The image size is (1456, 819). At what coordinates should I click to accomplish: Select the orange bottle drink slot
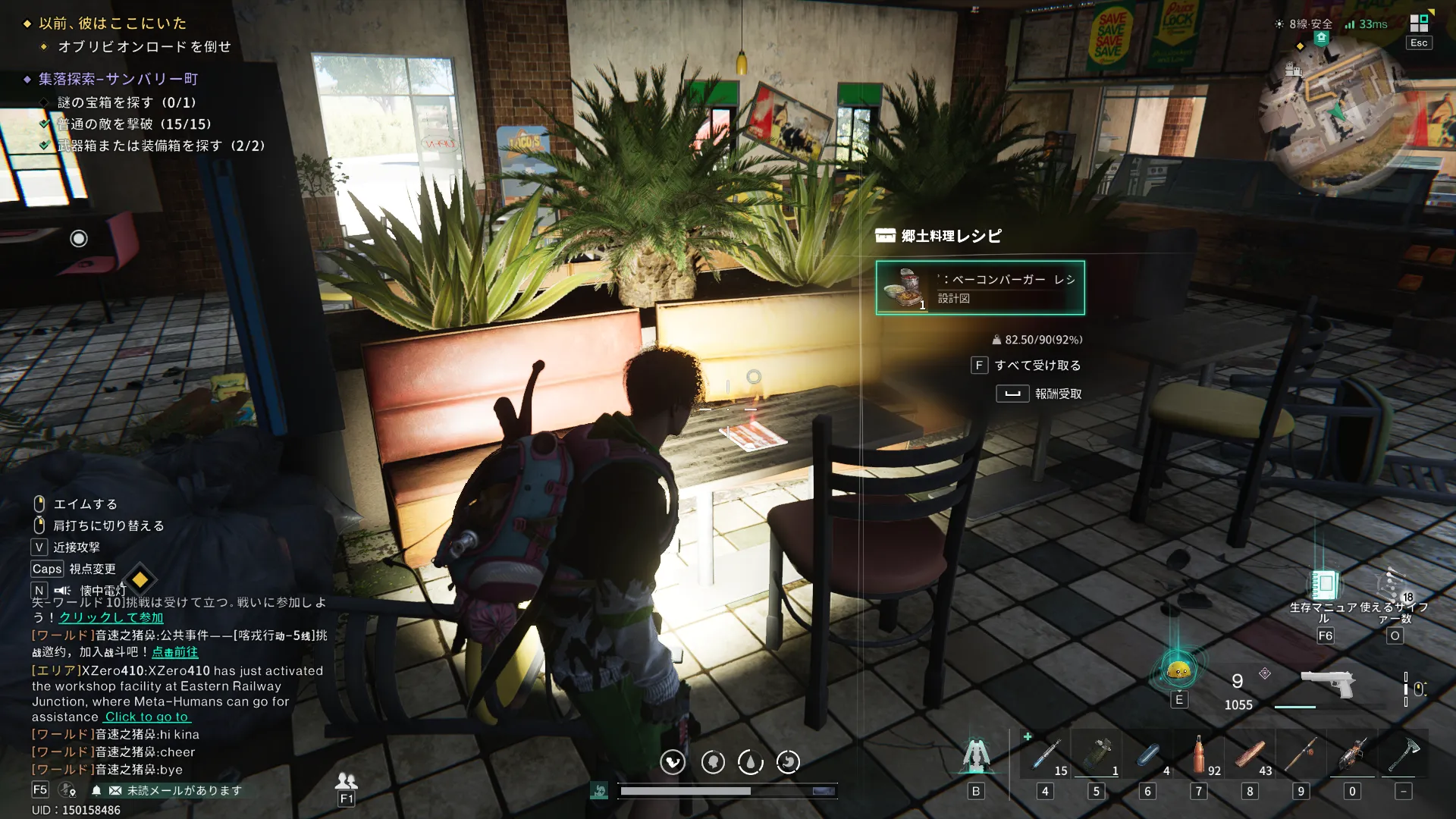(x=1199, y=755)
